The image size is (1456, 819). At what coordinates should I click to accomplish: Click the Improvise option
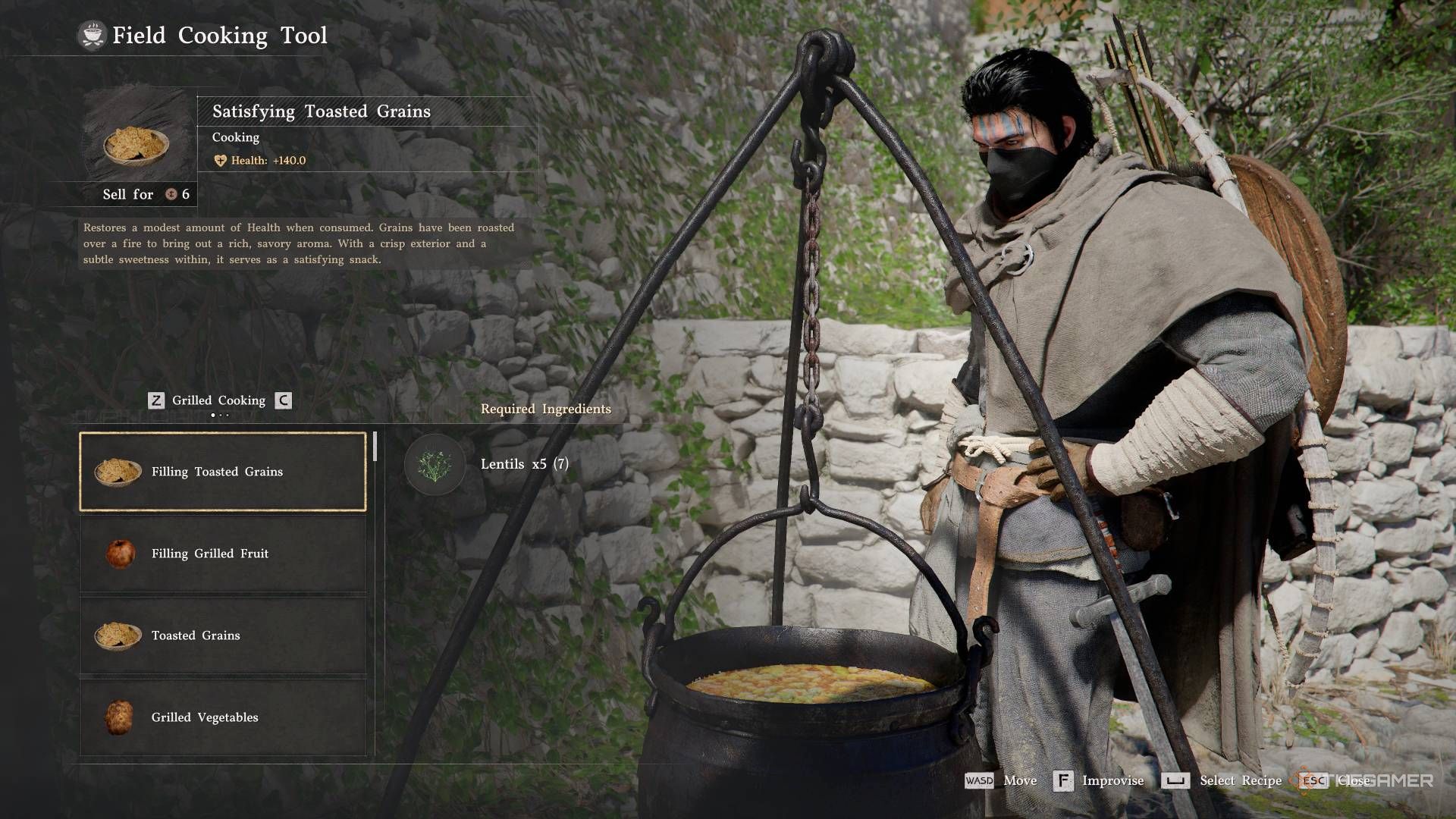(x=1099, y=780)
